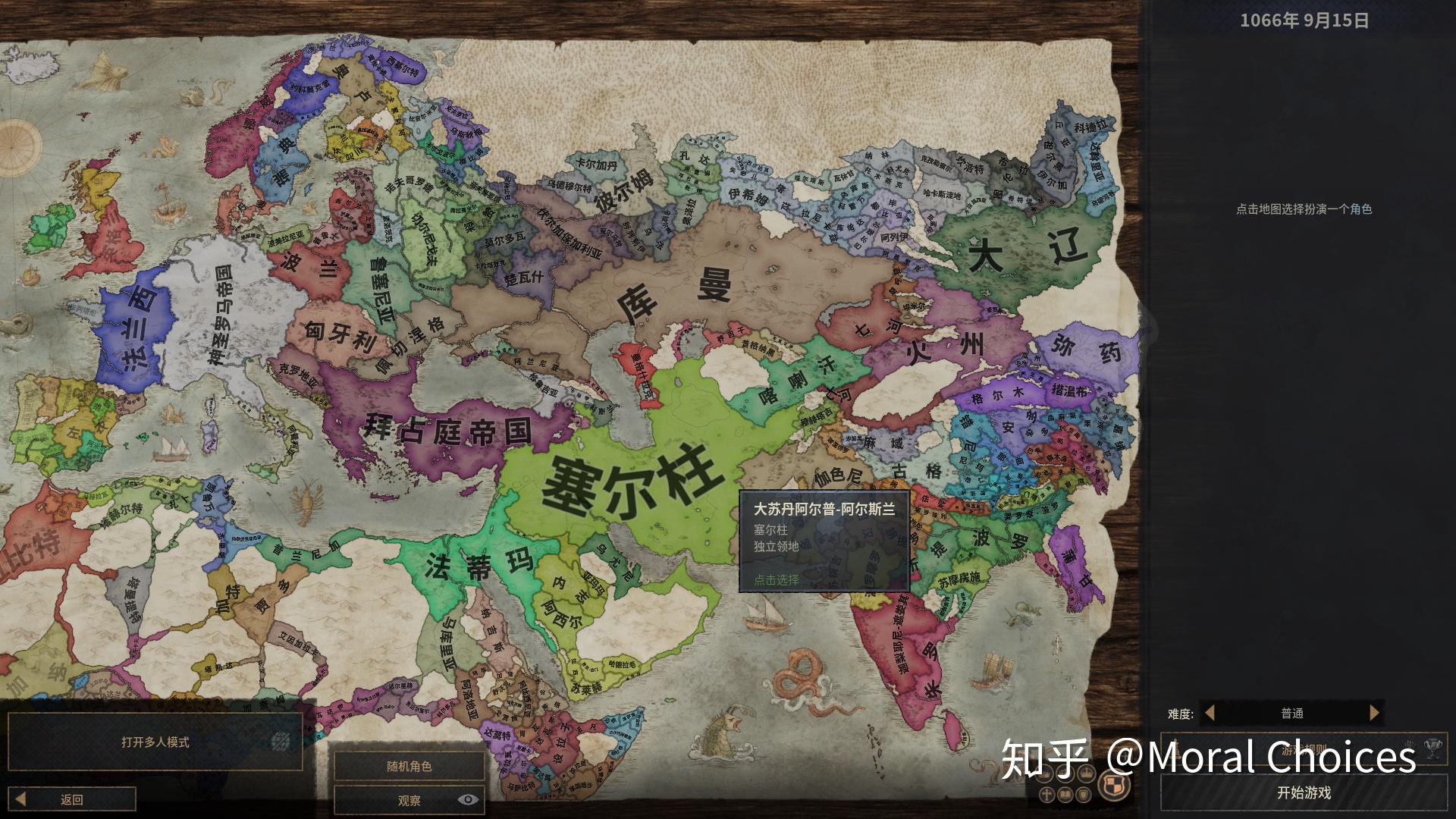Decrease difficulty using the left arrow
The height and width of the screenshot is (819, 1456).
[1209, 714]
